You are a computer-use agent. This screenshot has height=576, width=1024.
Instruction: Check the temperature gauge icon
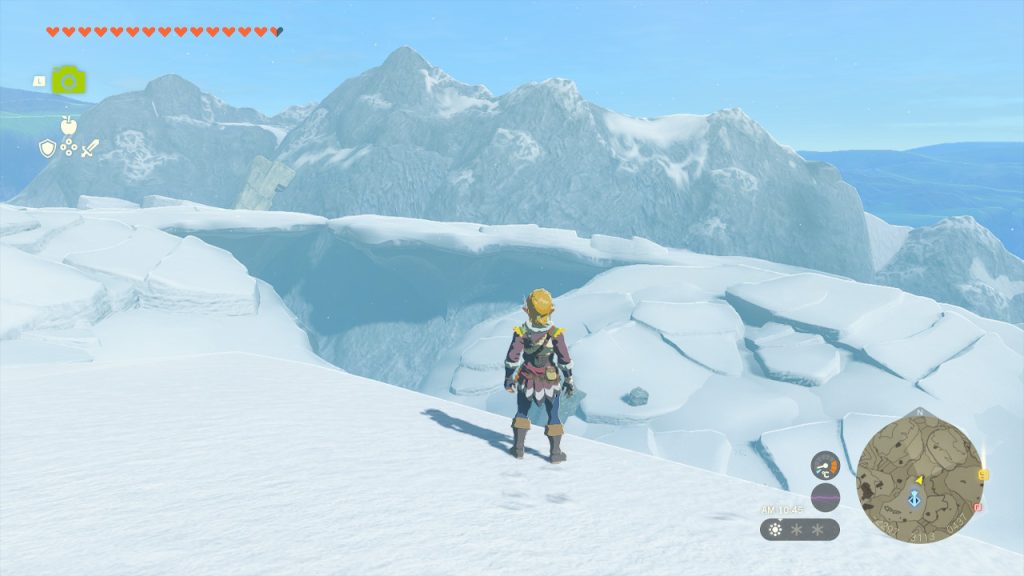[825, 465]
